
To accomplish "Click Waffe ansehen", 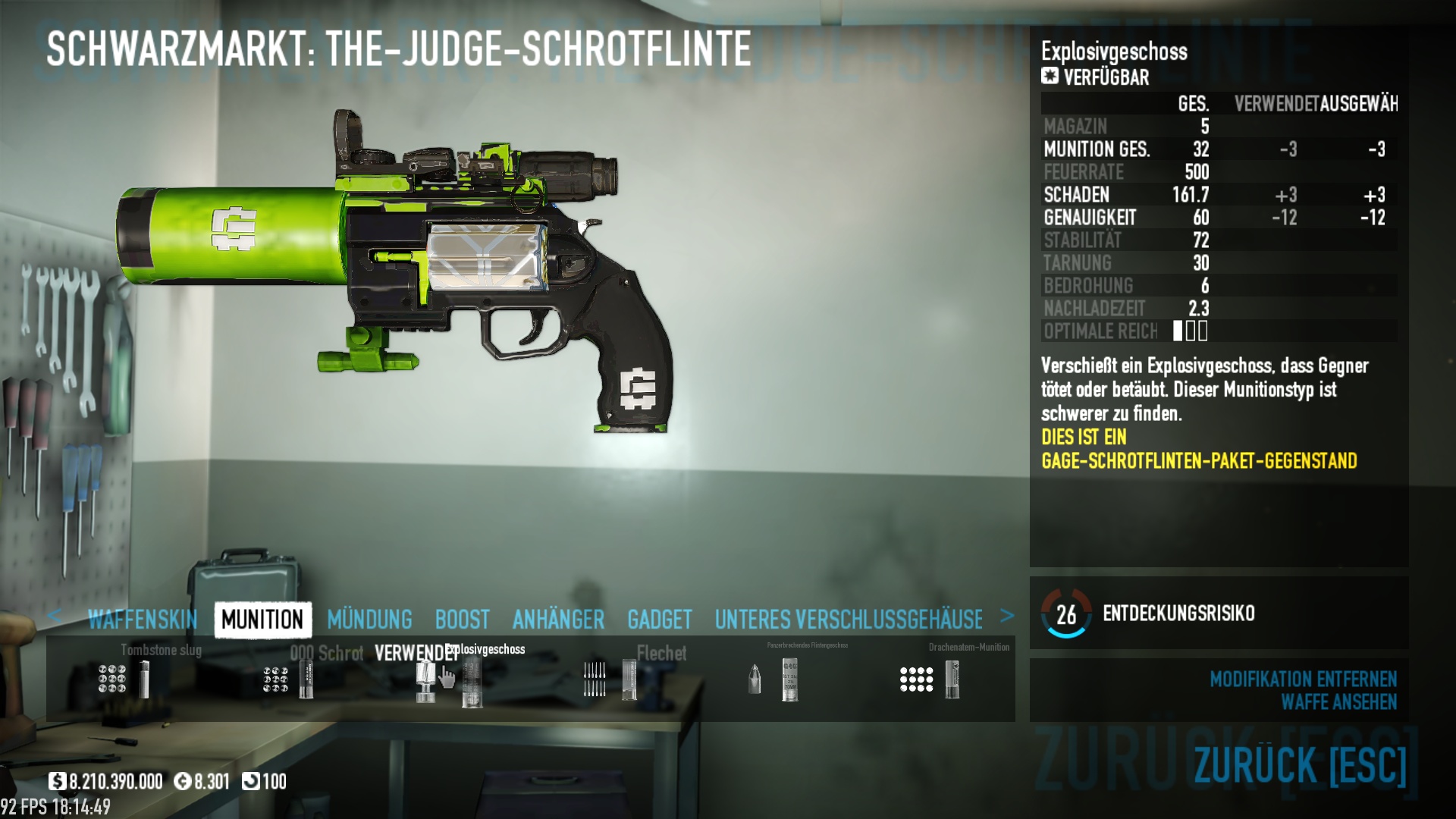I will 1338,702.
